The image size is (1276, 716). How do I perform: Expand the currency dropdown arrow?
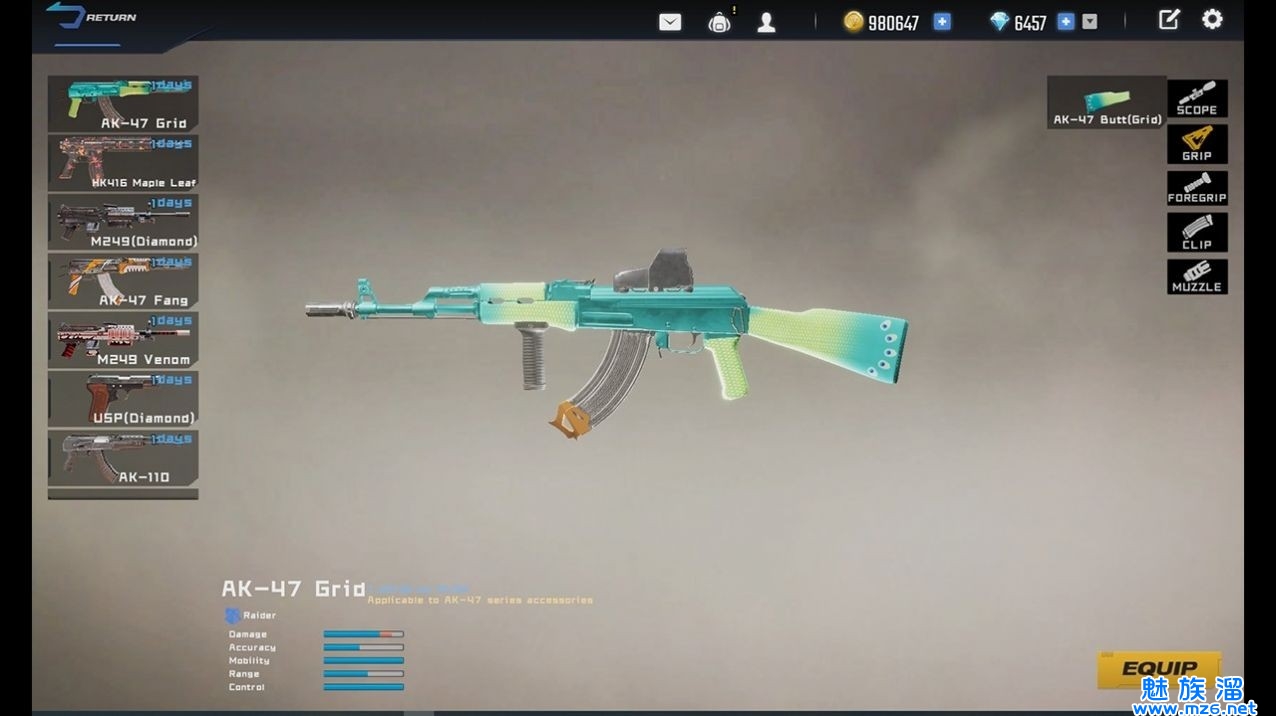pos(1090,22)
